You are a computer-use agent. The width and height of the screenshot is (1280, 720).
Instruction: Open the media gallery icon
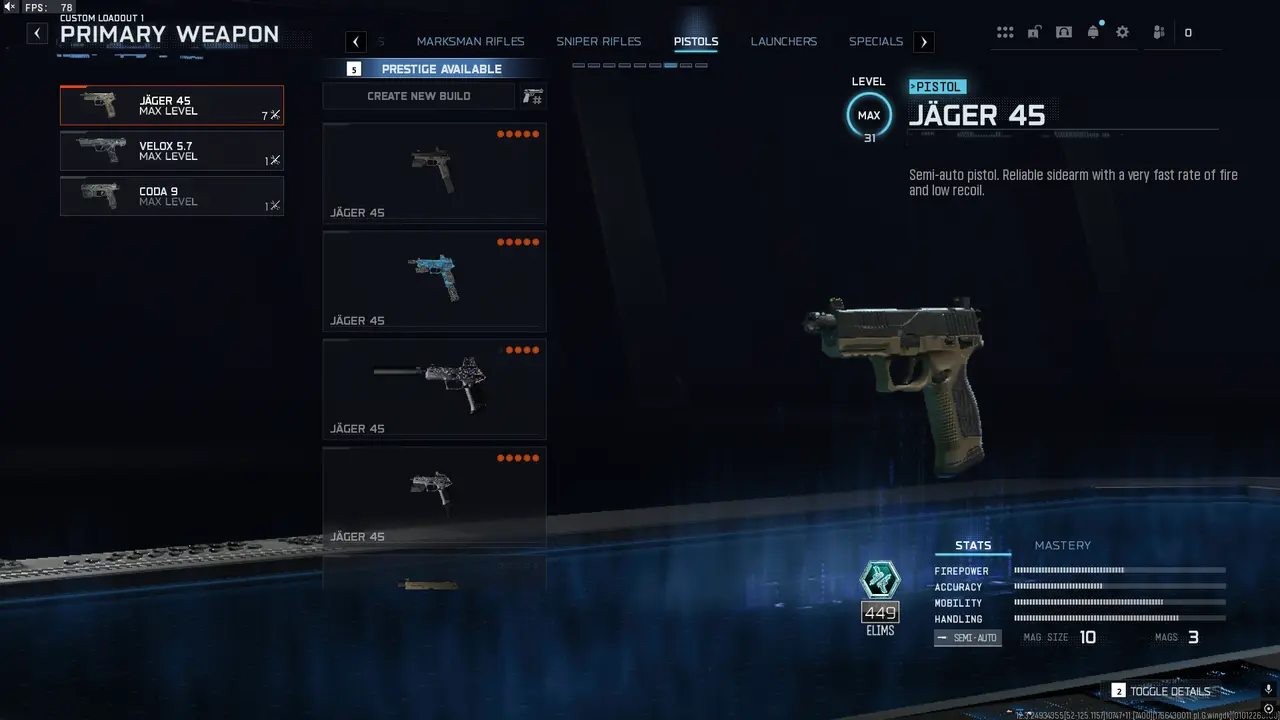coord(1063,31)
